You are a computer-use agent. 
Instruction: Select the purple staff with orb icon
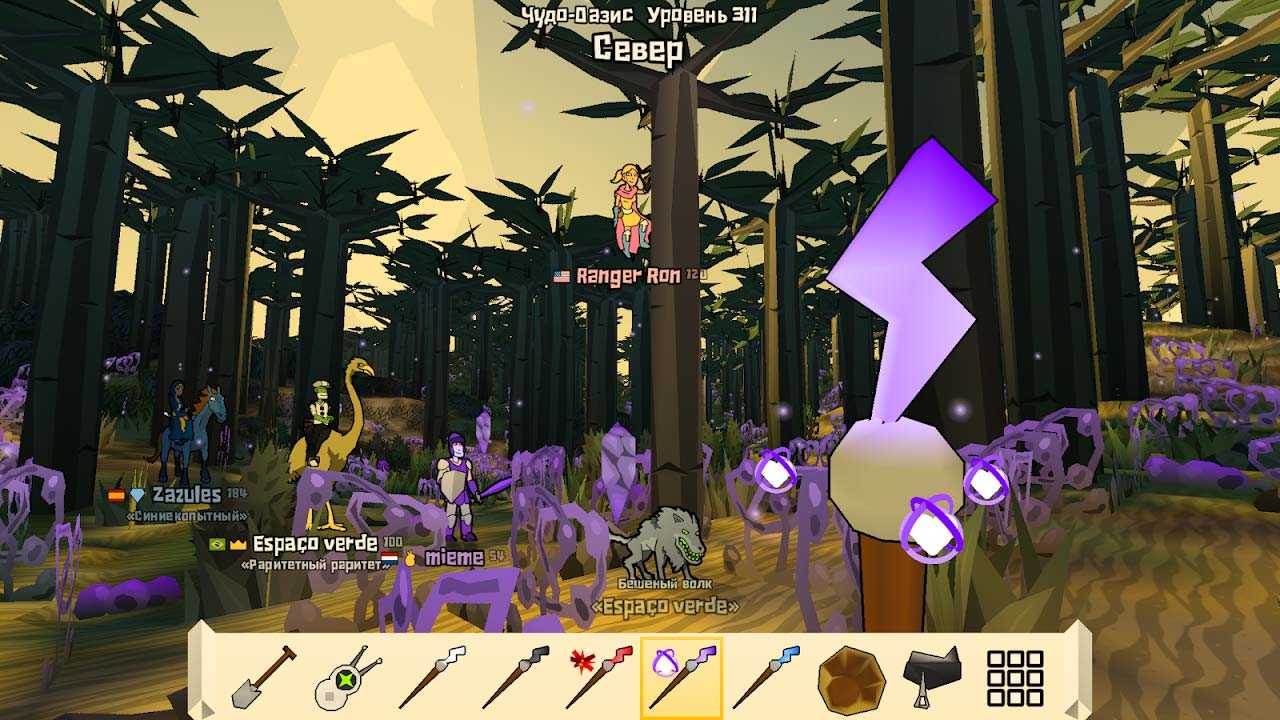point(682,678)
